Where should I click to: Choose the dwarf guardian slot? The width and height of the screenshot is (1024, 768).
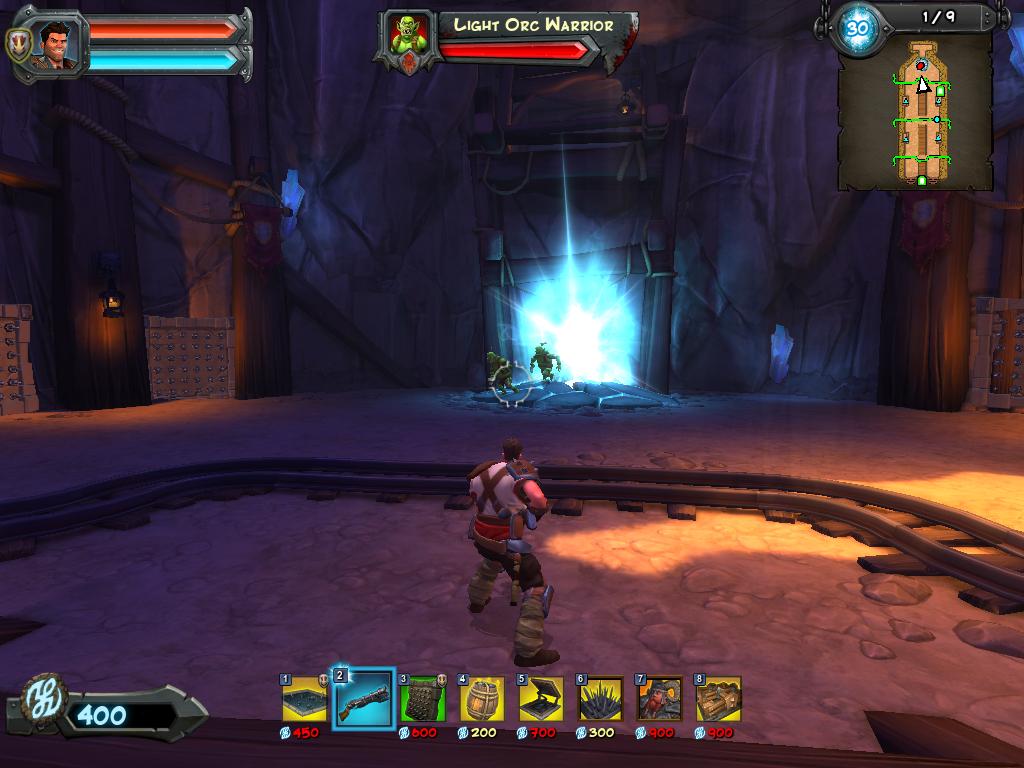659,699
